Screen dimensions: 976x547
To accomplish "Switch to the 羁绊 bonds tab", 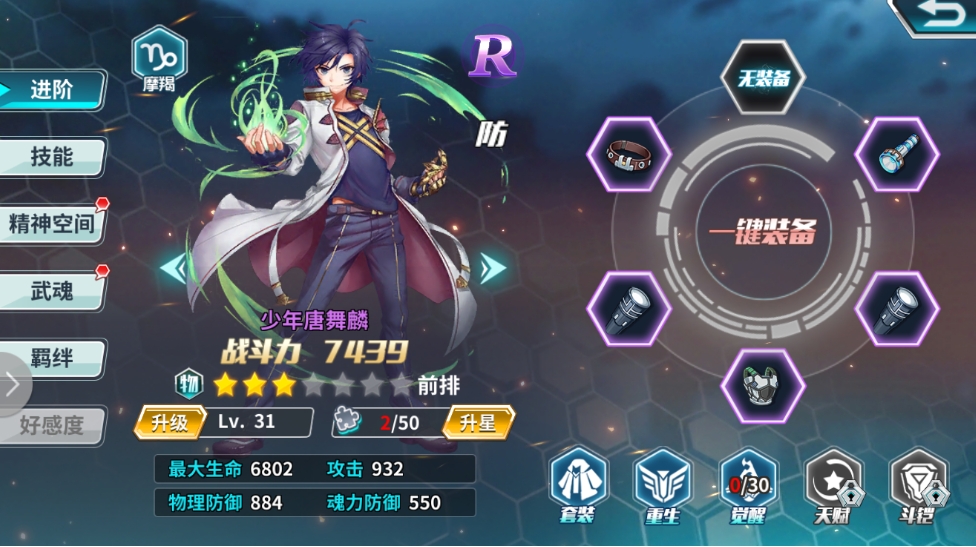I will [x=52, y=357].
